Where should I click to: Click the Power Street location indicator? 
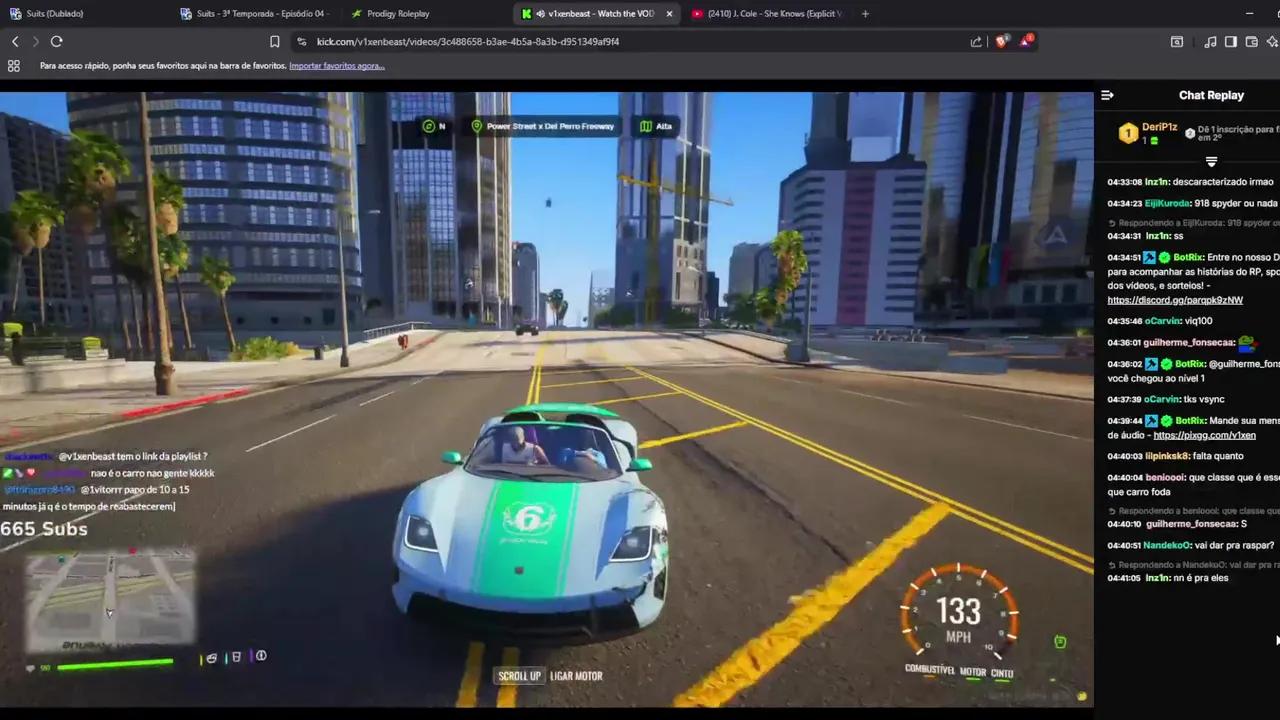[543, 126]
